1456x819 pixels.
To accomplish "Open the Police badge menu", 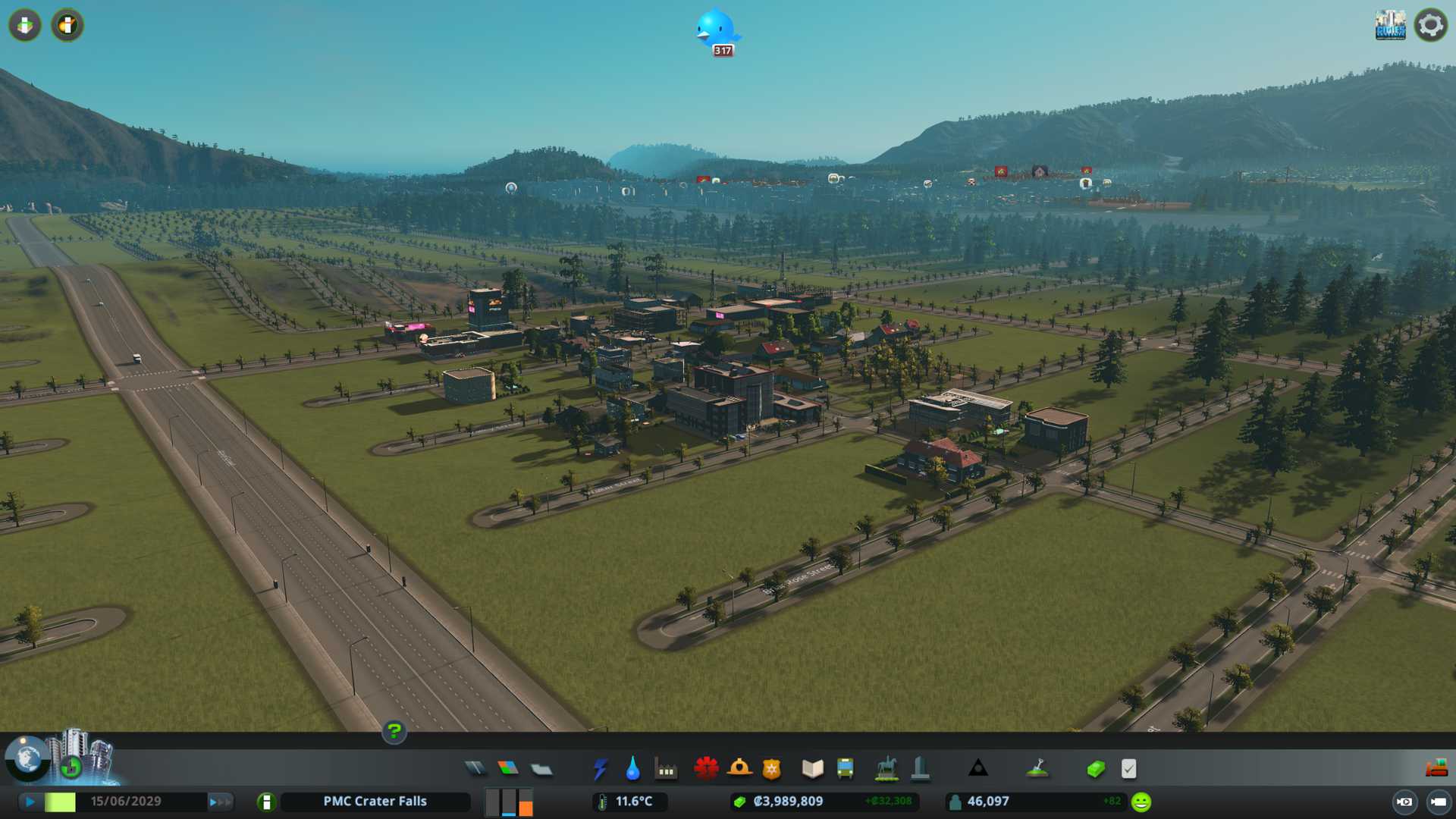I will [772, 769].
